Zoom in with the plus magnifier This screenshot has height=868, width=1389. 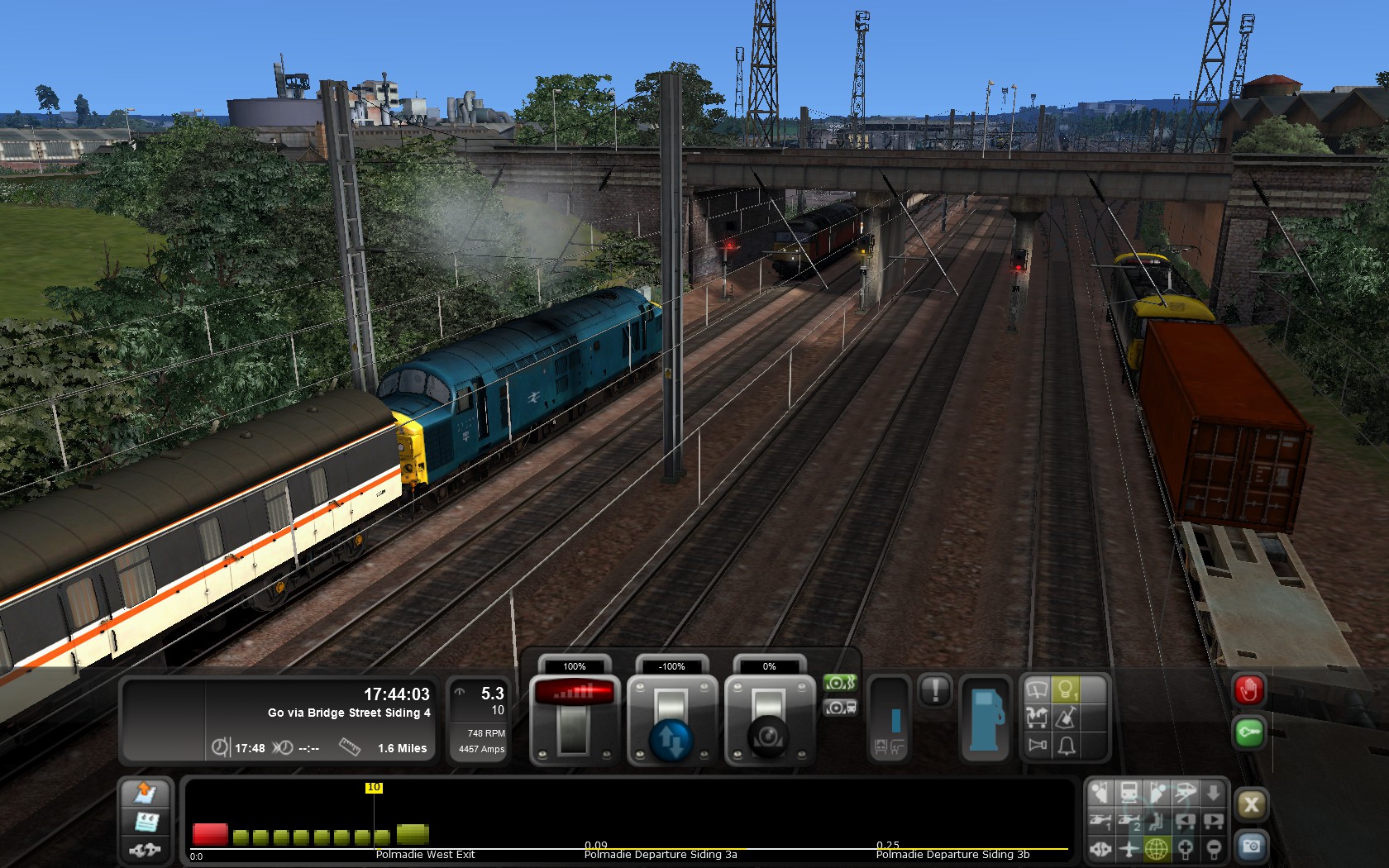(x=1185, y=849)
